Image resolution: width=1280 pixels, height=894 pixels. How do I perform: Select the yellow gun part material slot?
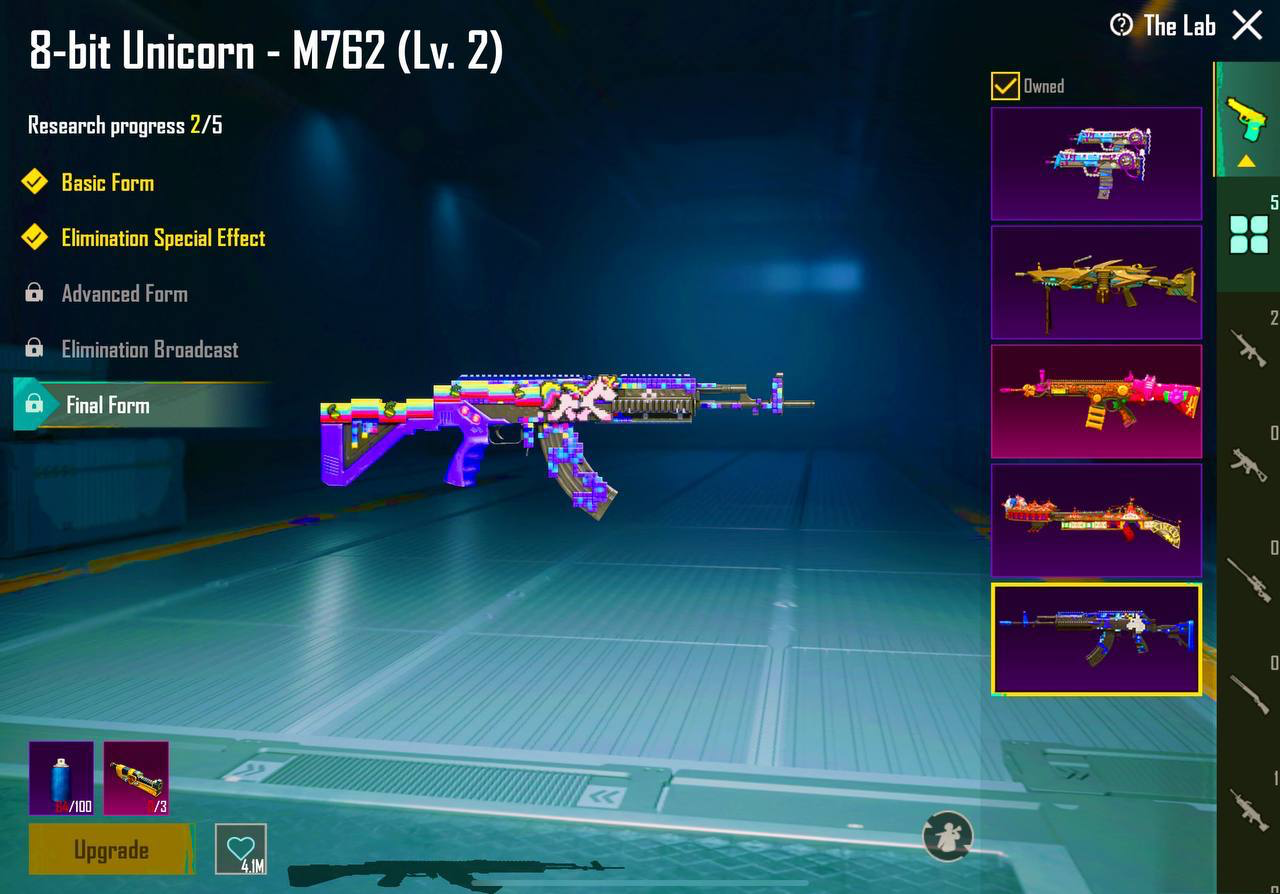point(136,778)
